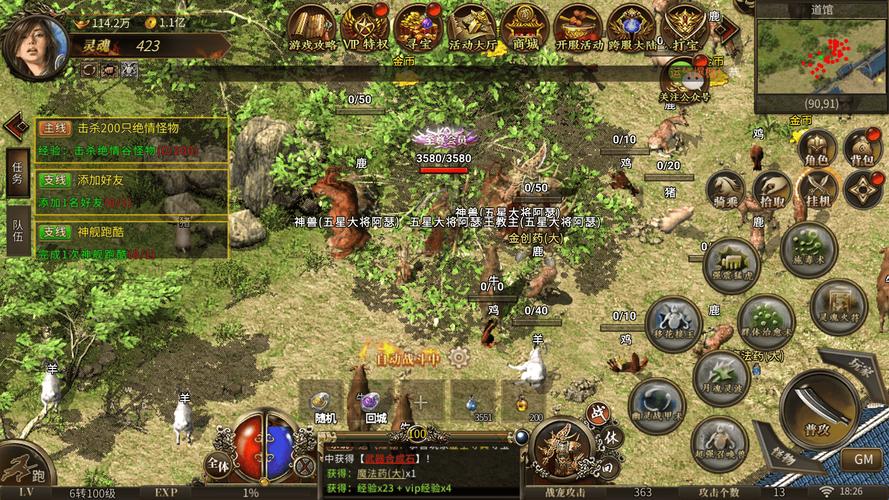The height and width of the screenshot is (500, 889).
Task: Open the 游戏攻略 game guide
Action: [313, 25]
